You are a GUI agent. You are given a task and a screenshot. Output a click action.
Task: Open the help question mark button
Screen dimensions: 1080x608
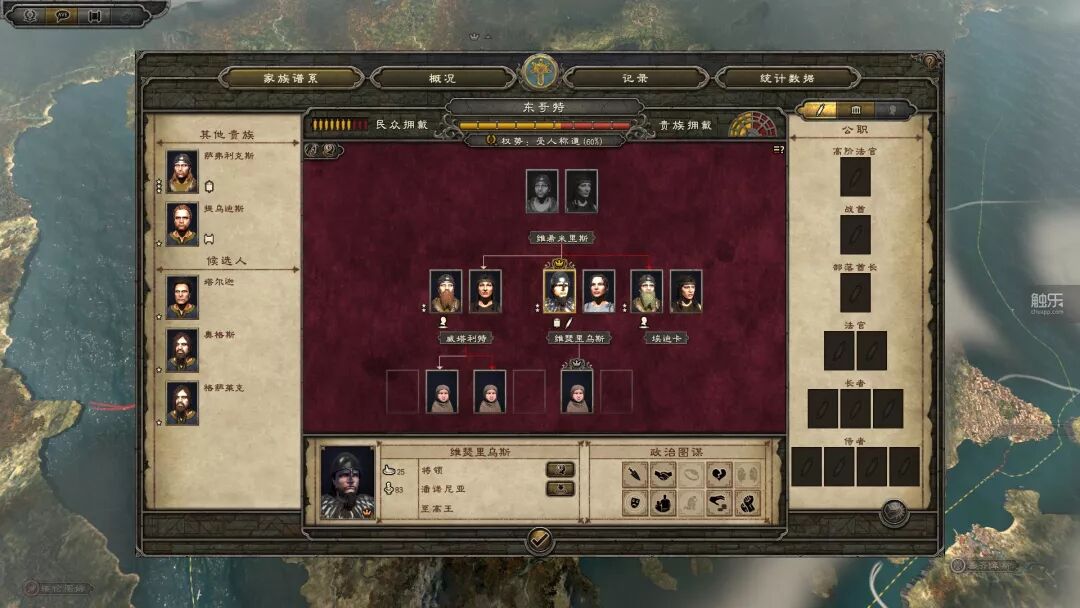(929, 62)
